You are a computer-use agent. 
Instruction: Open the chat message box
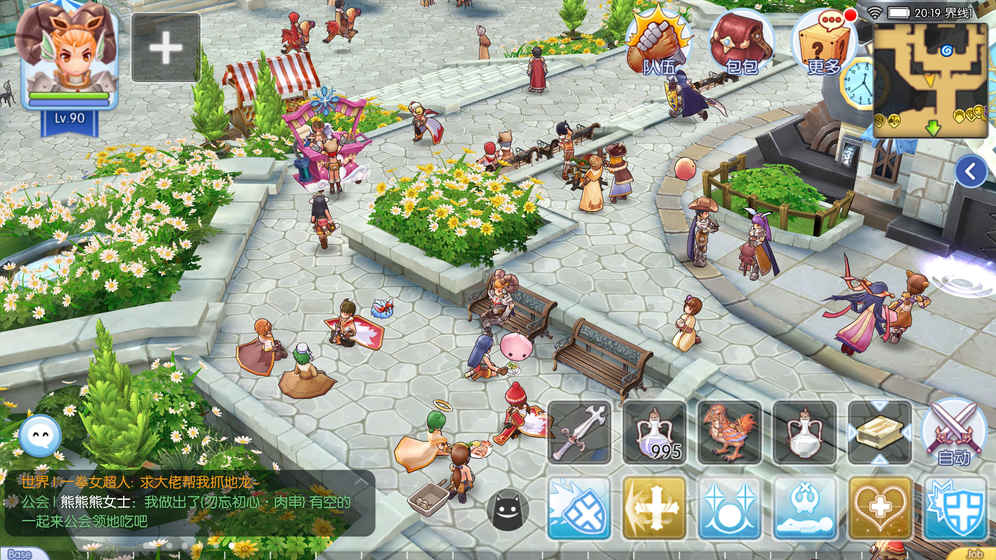click(190, 502)
